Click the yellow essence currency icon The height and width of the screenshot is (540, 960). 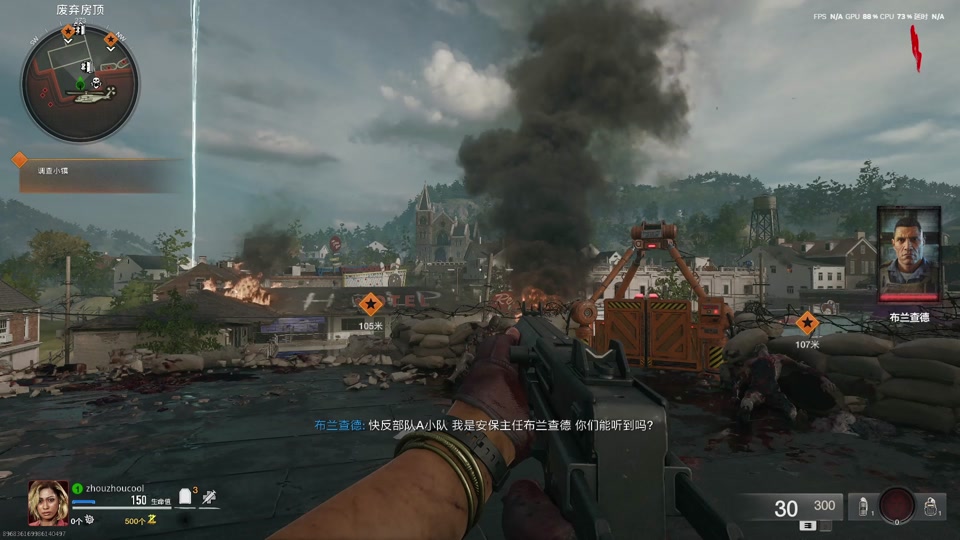click(152, 520)
